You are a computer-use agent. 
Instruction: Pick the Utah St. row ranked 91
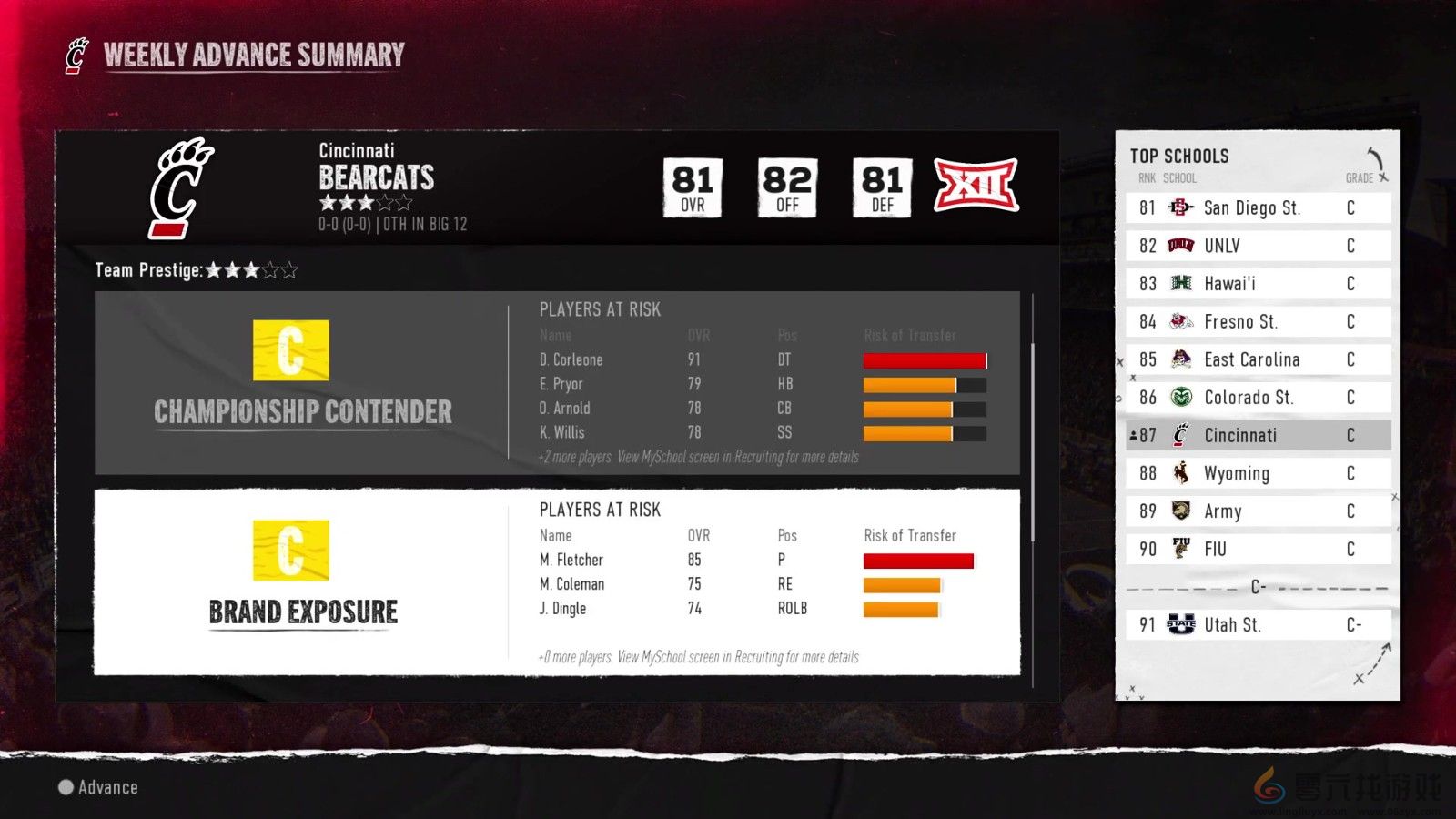coord(1258,624)
